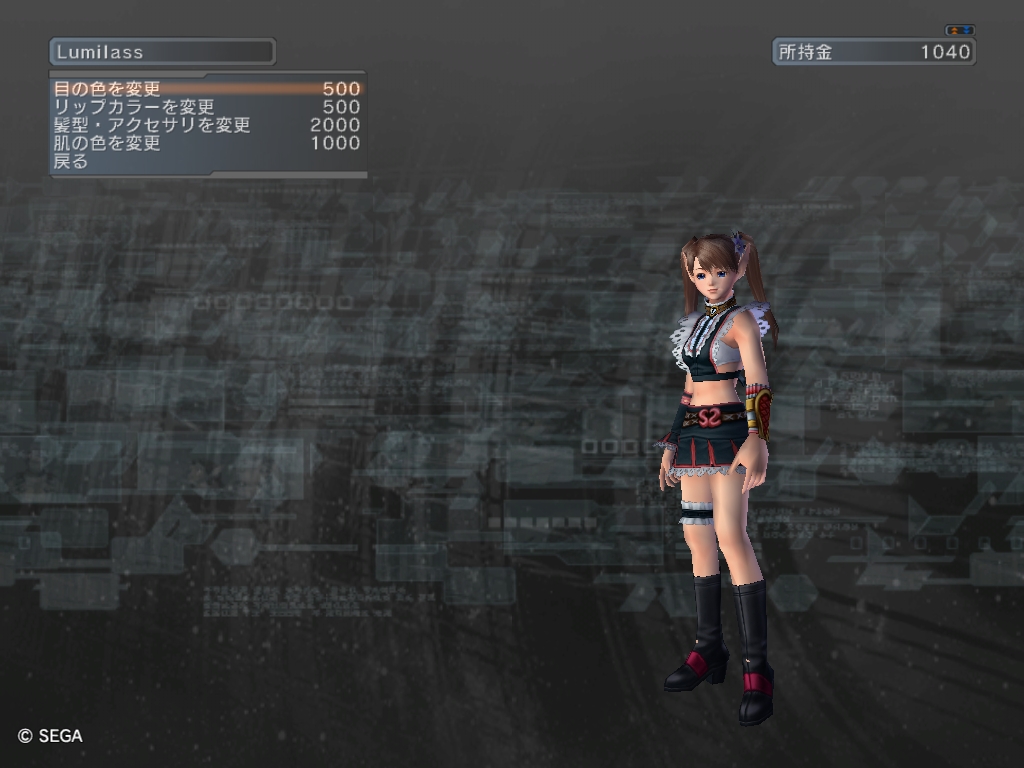Pick 肌の色を変更 skin color option
Image resolution: width=1024 pixels, height=768 pixels.
[107, 143]
